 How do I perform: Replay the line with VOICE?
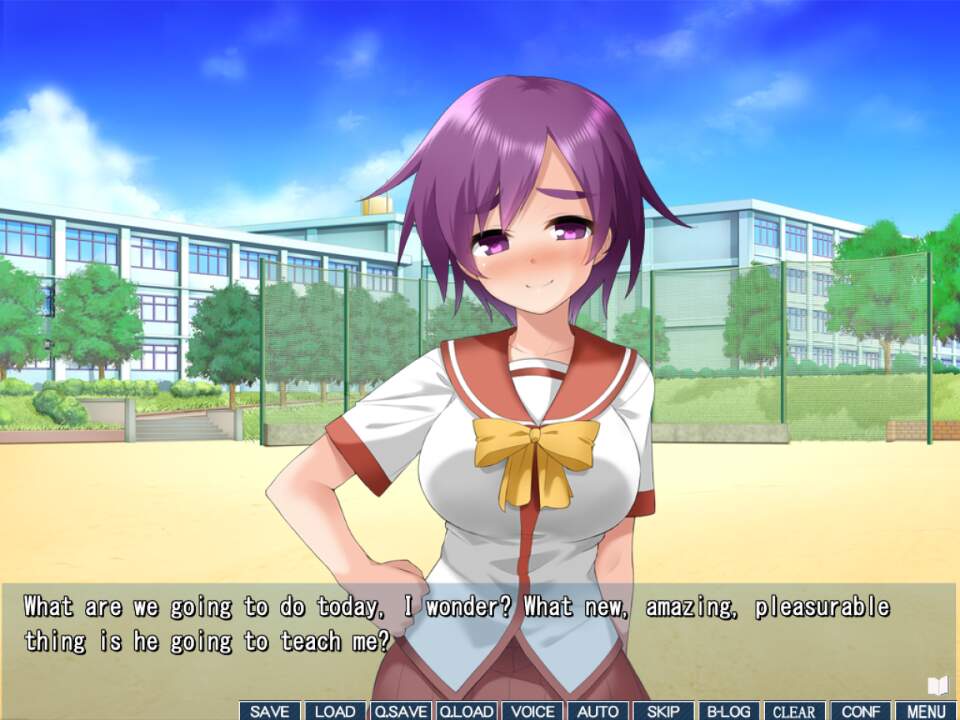[x=532, y=711]
